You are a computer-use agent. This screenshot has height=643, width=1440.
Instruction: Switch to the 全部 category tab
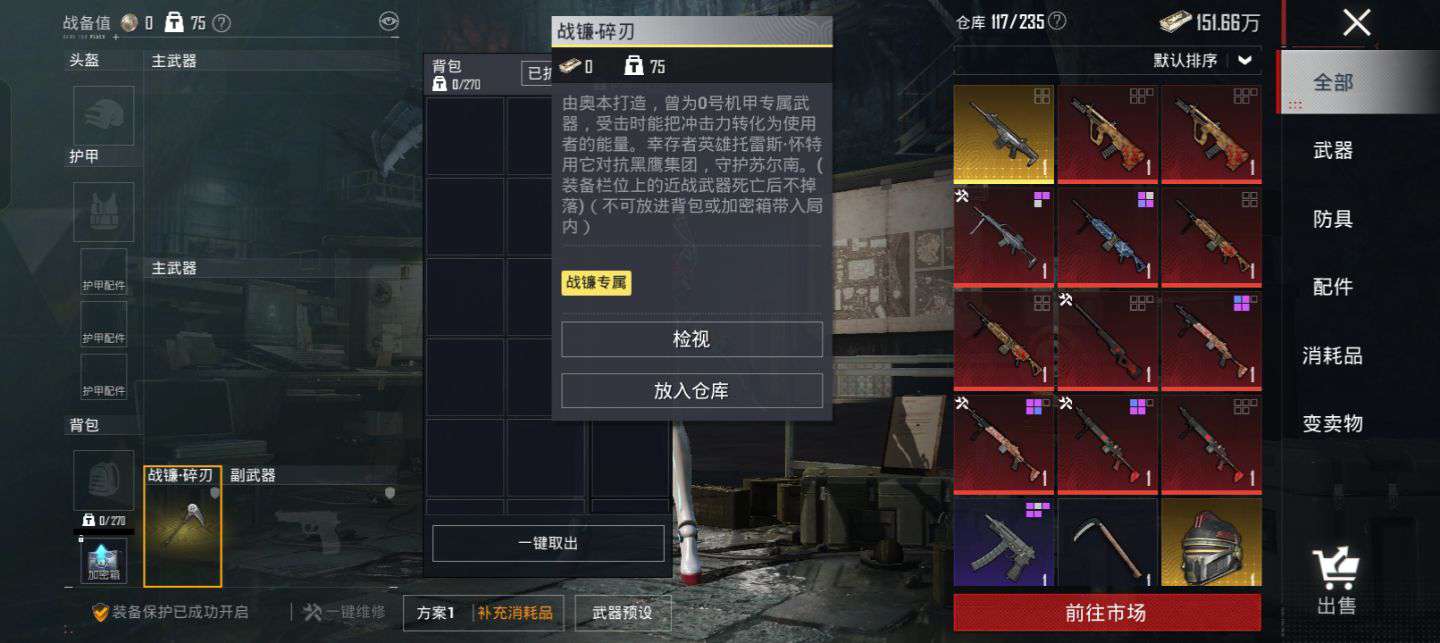(x=1333, y=83)
